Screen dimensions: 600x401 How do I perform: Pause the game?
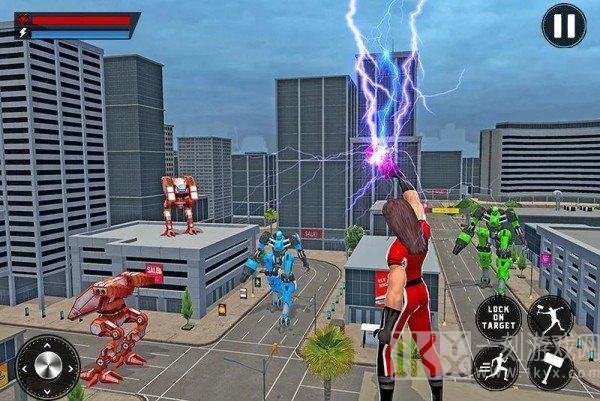pos(563,26)
